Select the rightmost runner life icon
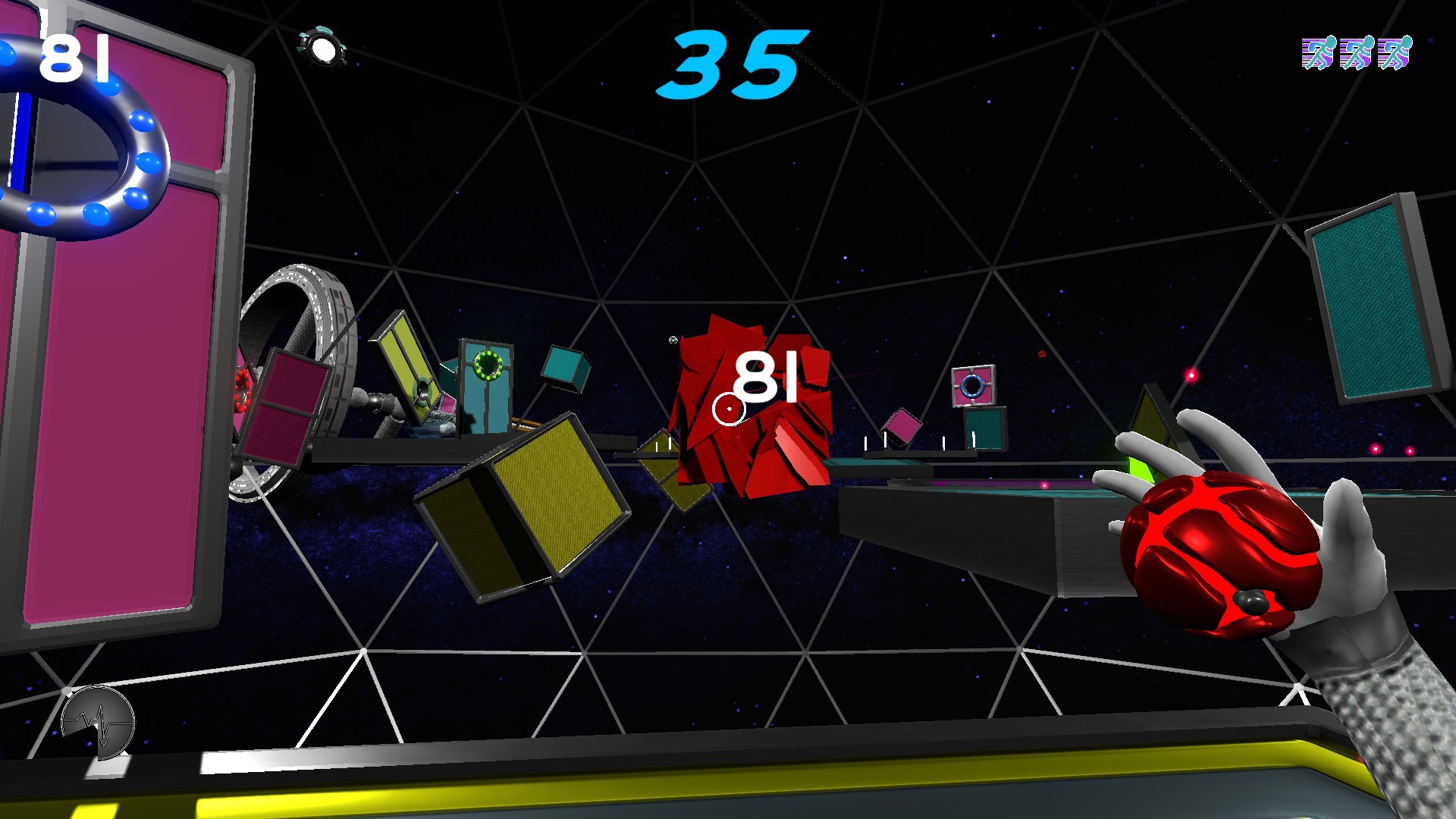1456x819 pixels. (x=1396, y=52)
